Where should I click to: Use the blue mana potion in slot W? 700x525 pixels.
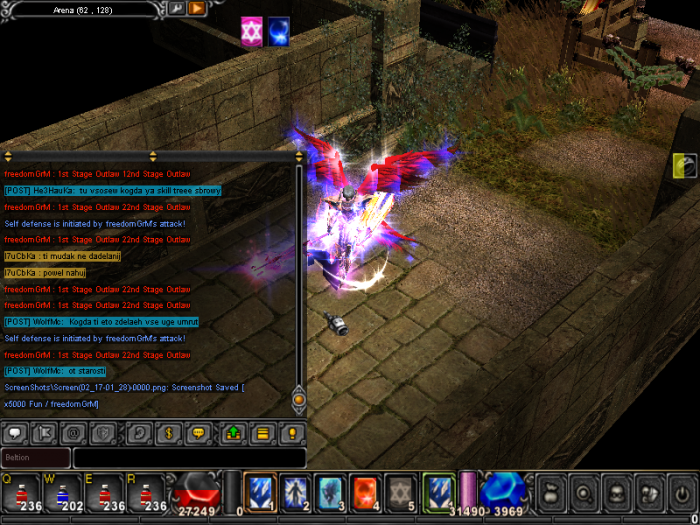tap(62, 493)
